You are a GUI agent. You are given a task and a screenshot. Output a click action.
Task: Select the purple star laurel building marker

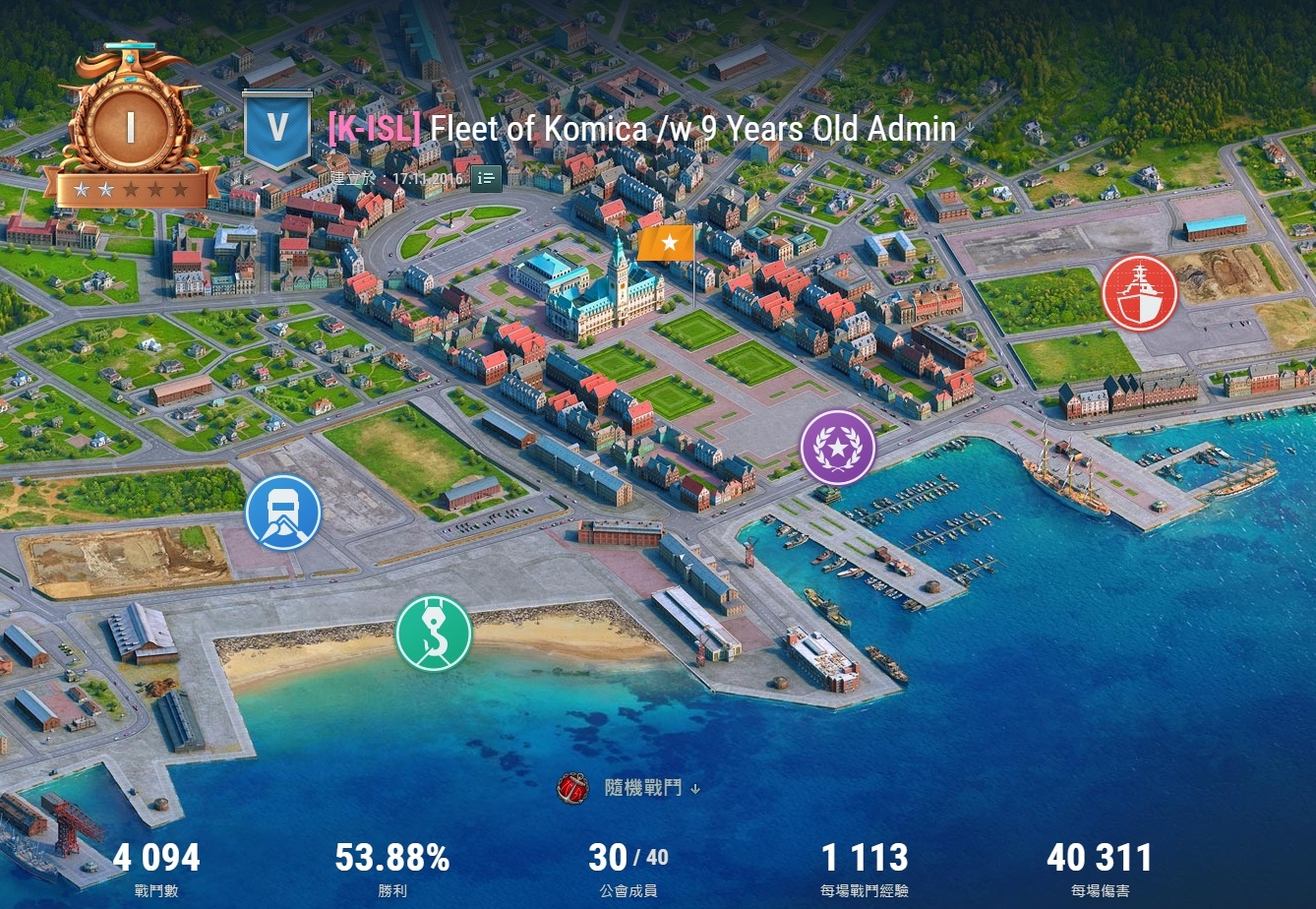pyautogui.click(x=838, y=448)
